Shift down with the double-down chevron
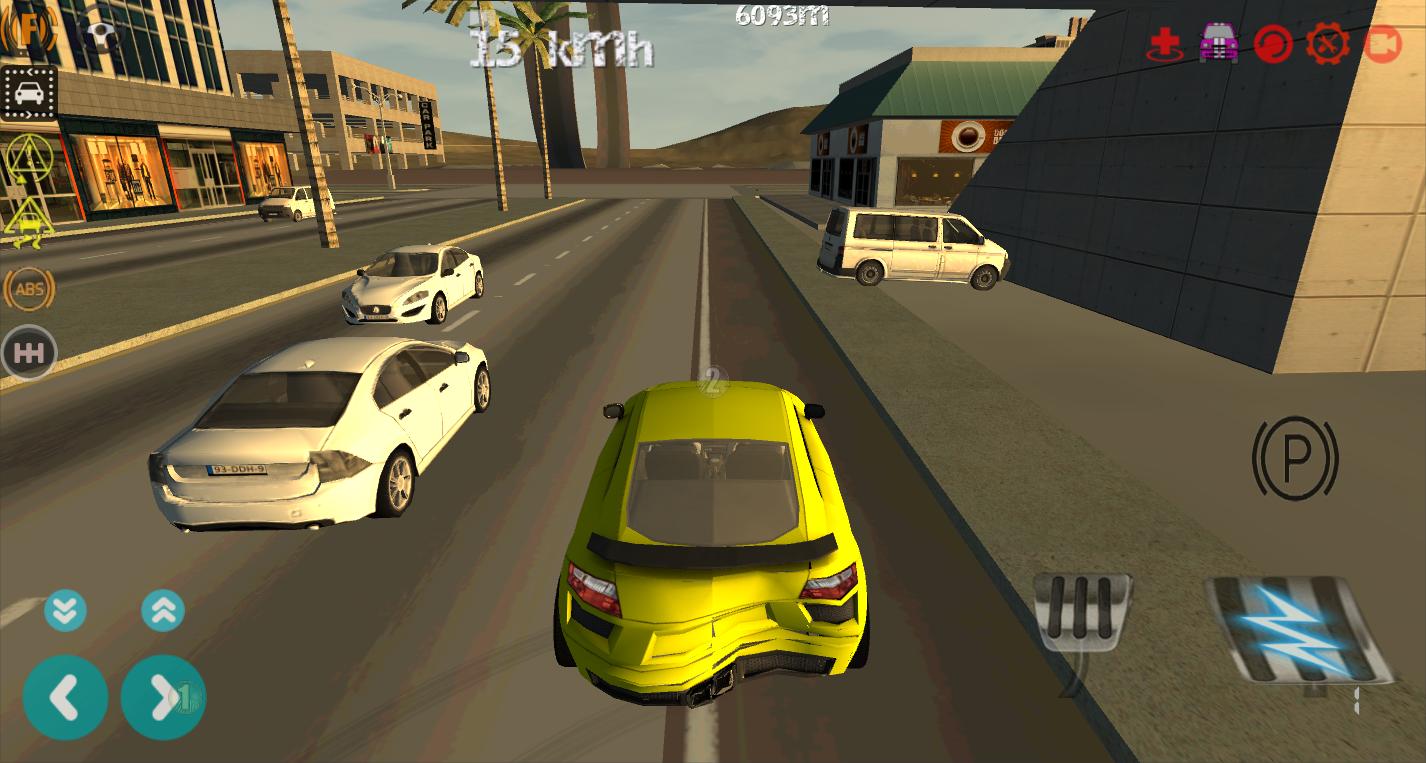Image resolution: width=1426 pixels, height=763 pixels. (x=65, y=610)
